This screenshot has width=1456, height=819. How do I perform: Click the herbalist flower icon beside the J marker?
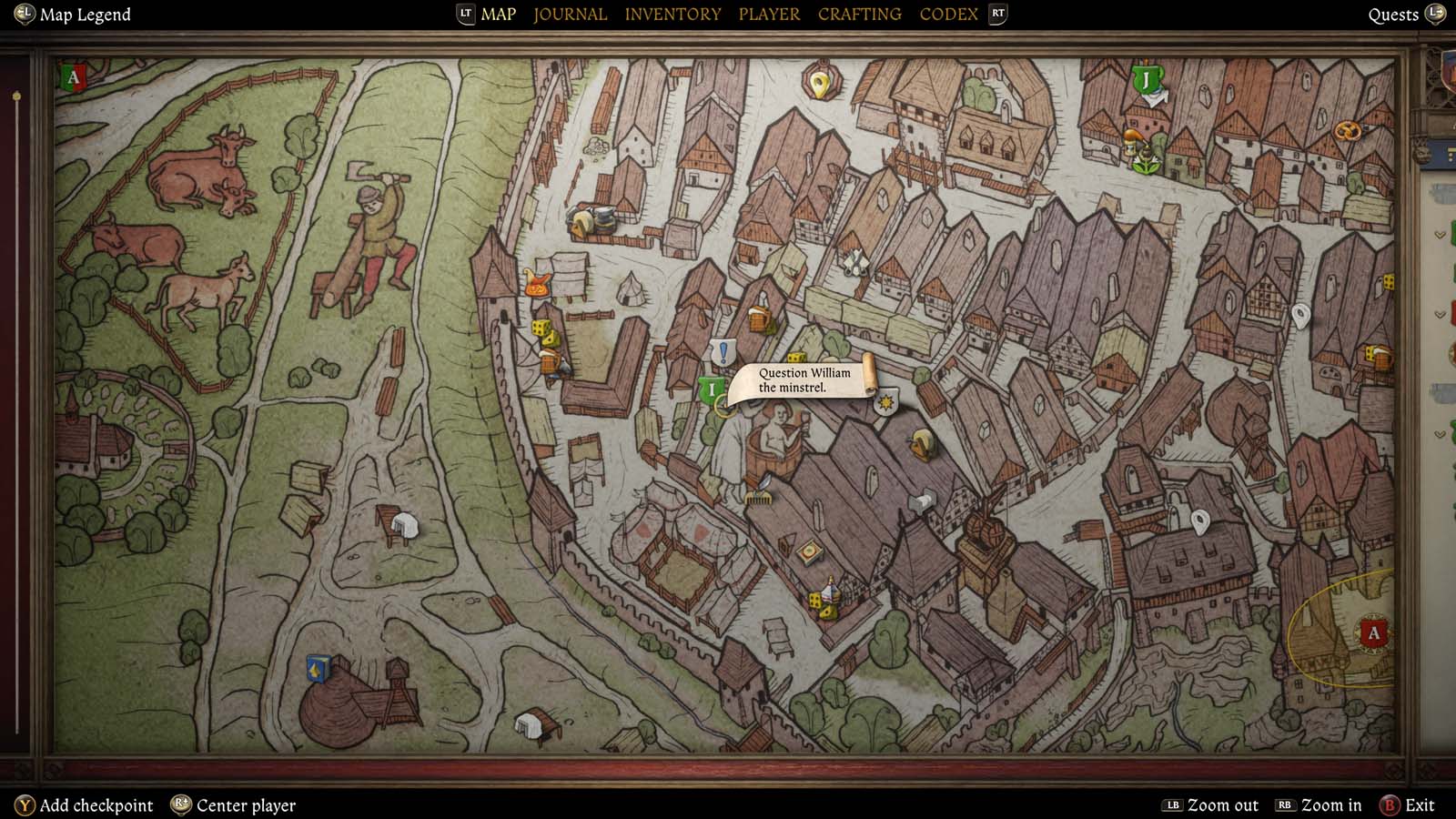[x=1147, y=163]
